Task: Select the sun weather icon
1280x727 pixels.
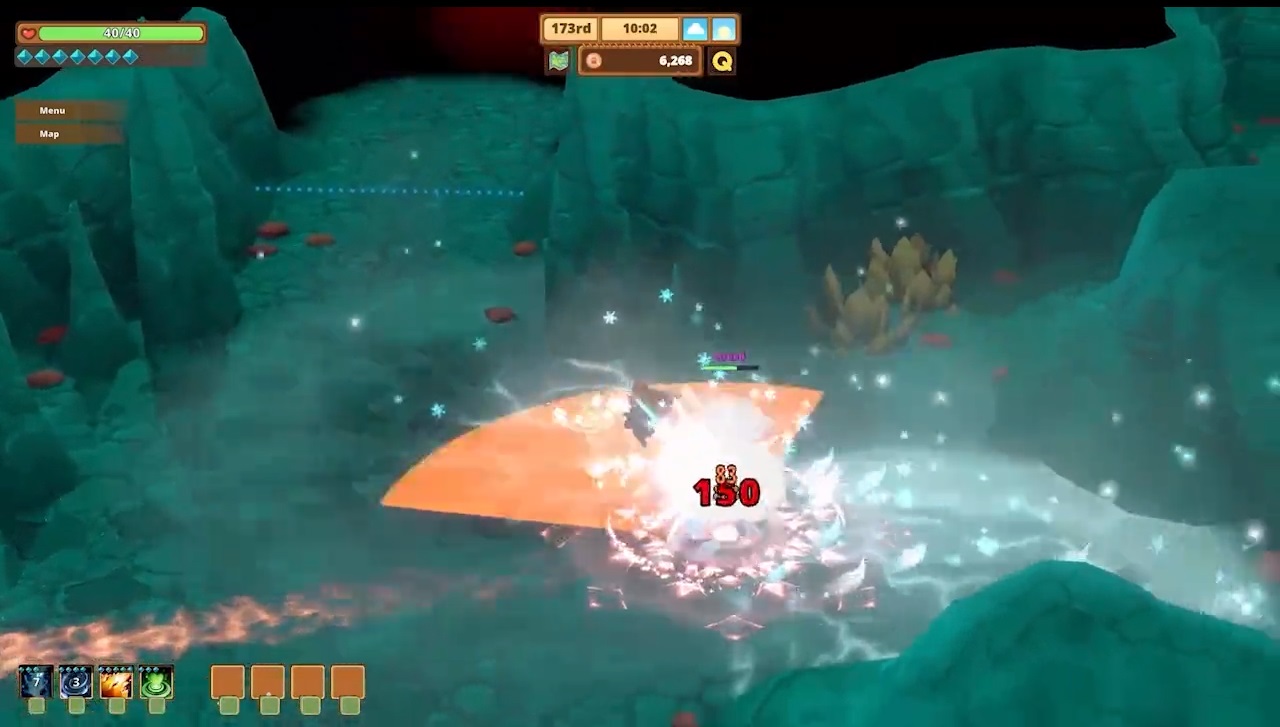Action: (x=724, y=29)
